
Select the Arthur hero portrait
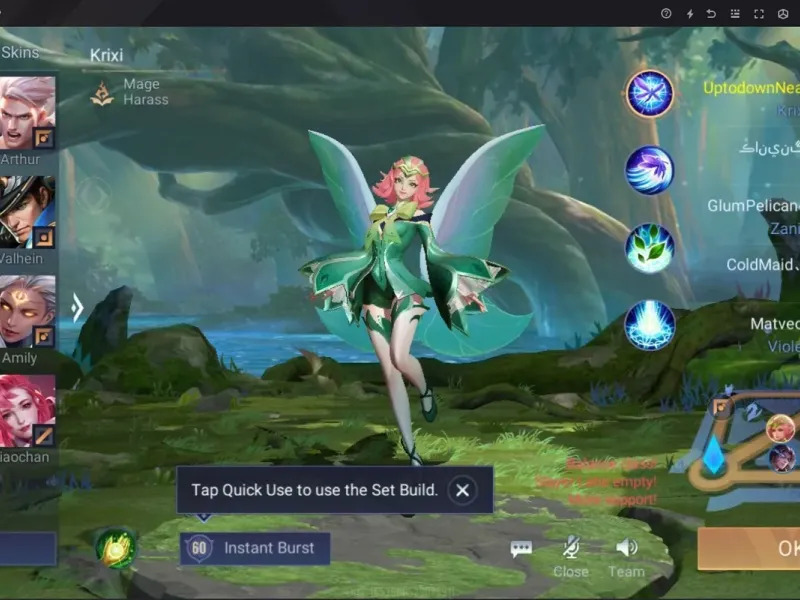pos(27,113)
